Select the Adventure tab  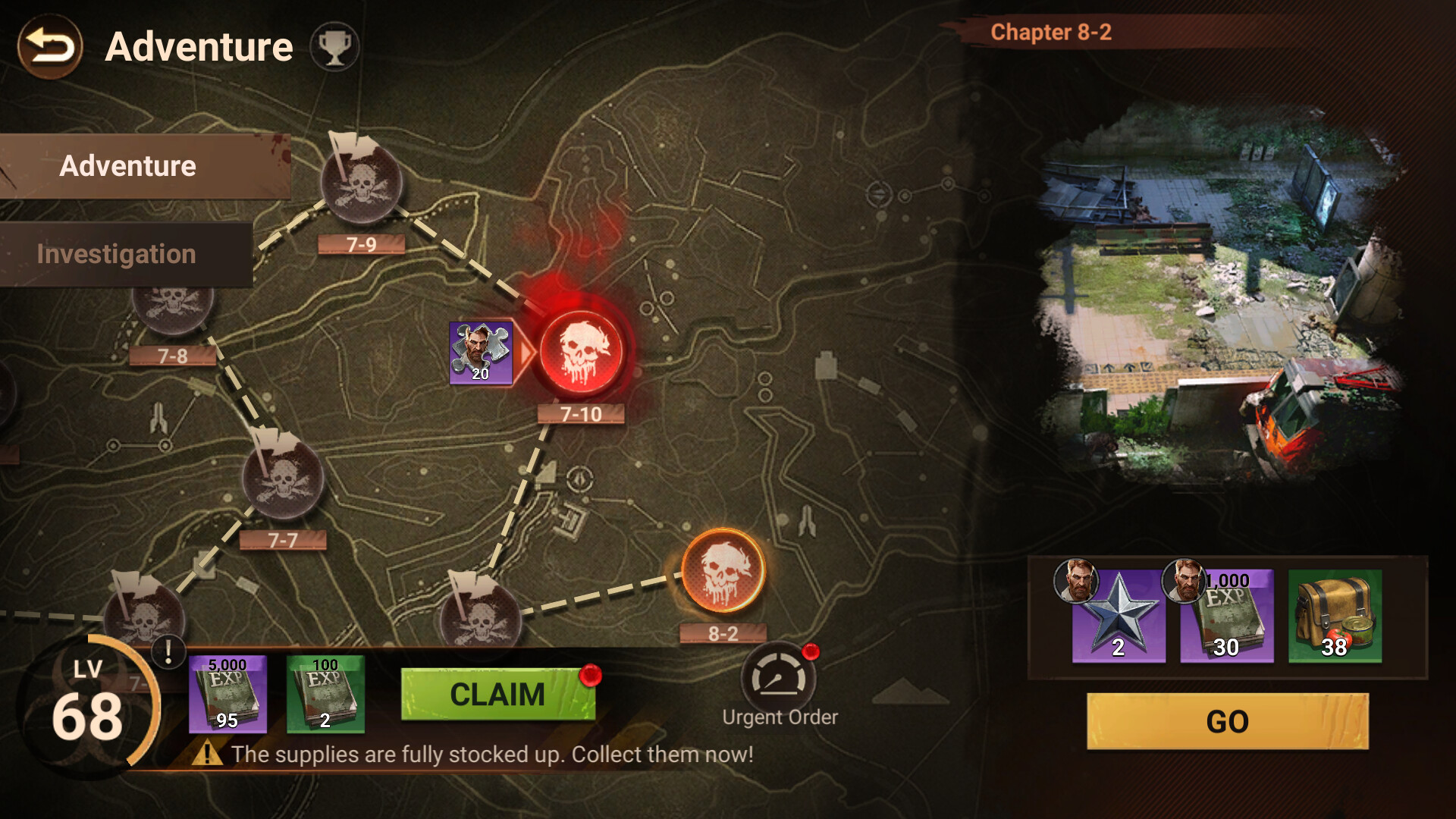pyautogui.click(x=127, y=165)
